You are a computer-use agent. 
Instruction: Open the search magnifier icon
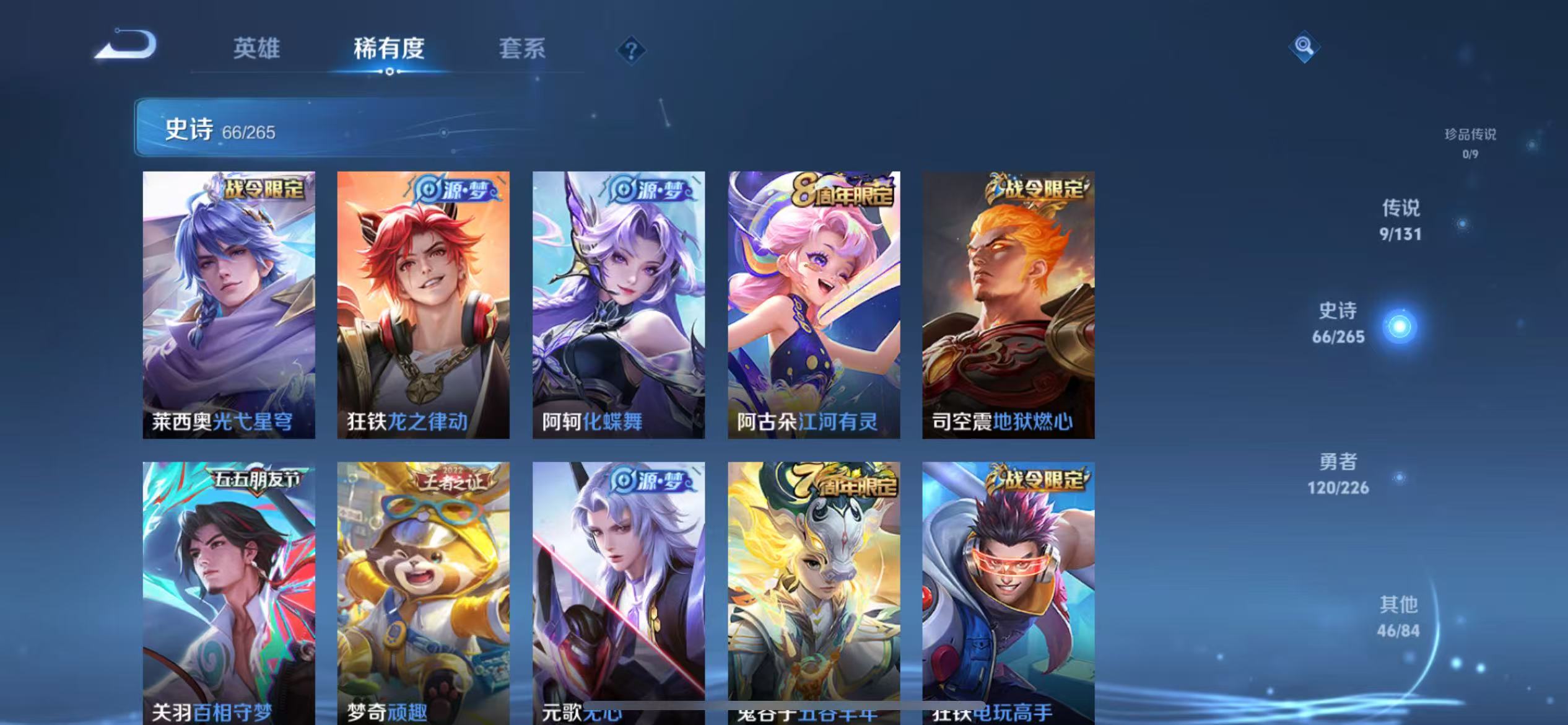[x=1304, y=46]
